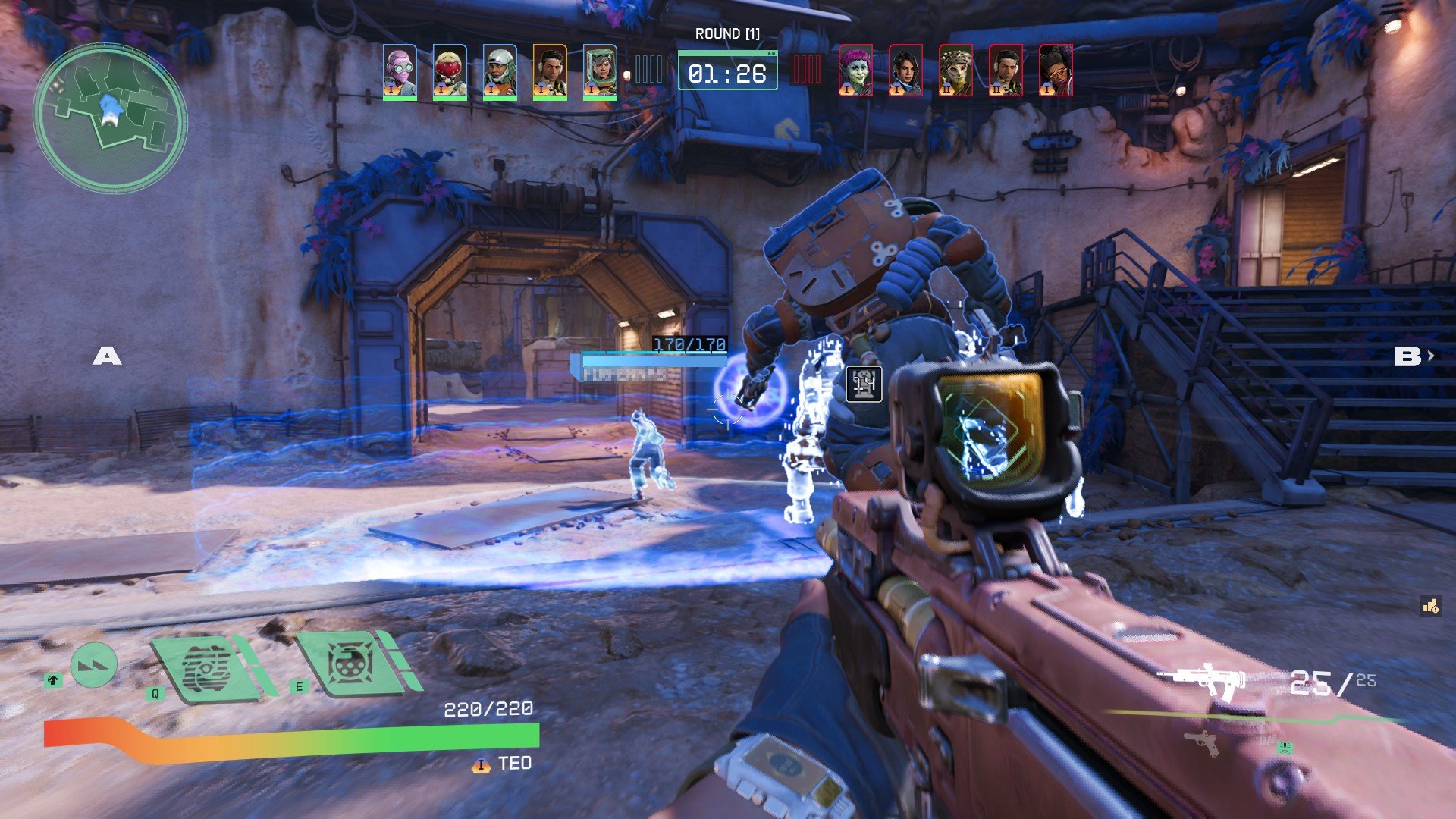This screenshot has width=1456, height=819.
Task: Click the double-arrow dodge ability icon
Action: (94, 665)
